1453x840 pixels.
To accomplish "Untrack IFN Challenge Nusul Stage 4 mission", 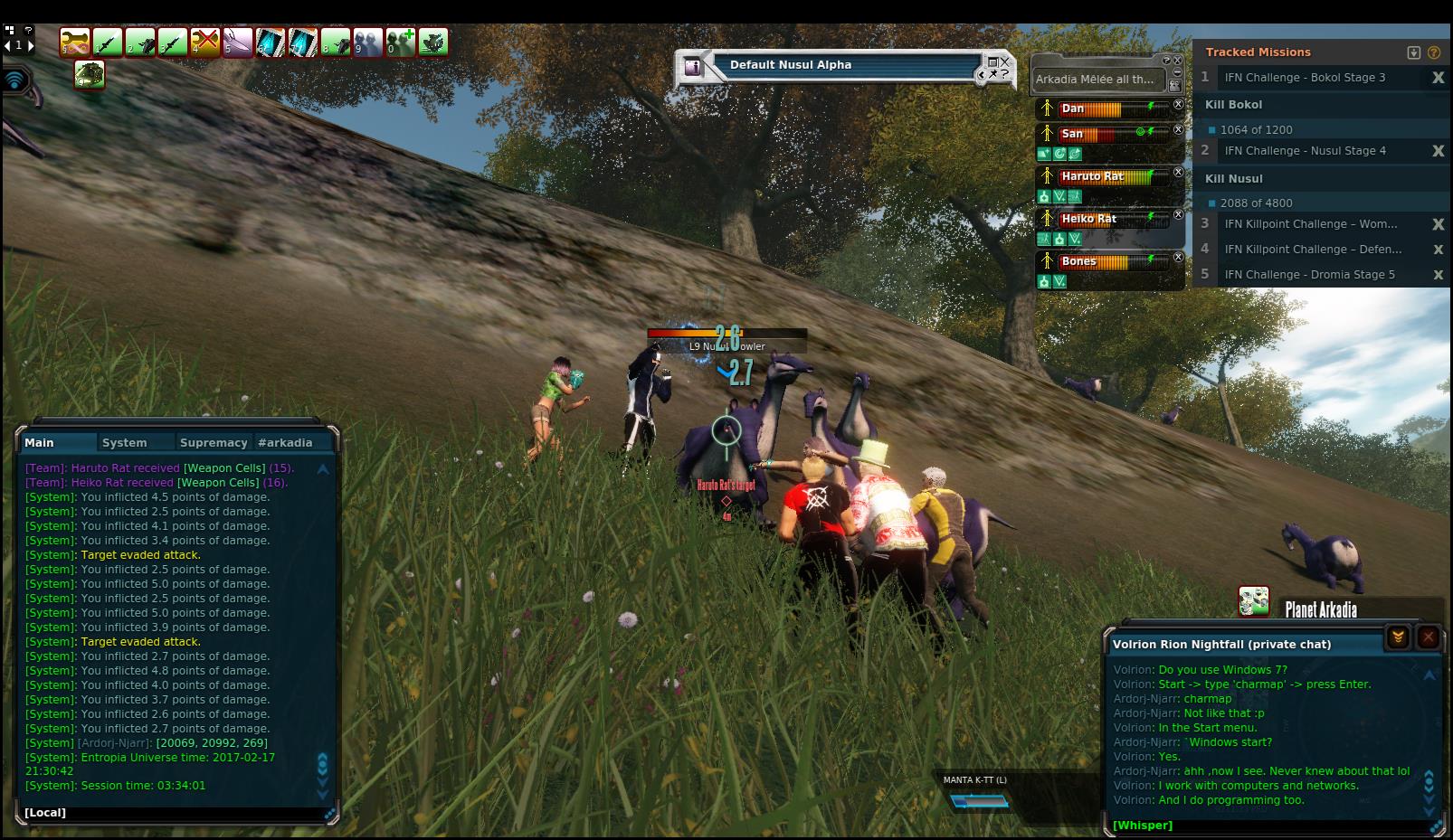I will [x=1438, y=151].
